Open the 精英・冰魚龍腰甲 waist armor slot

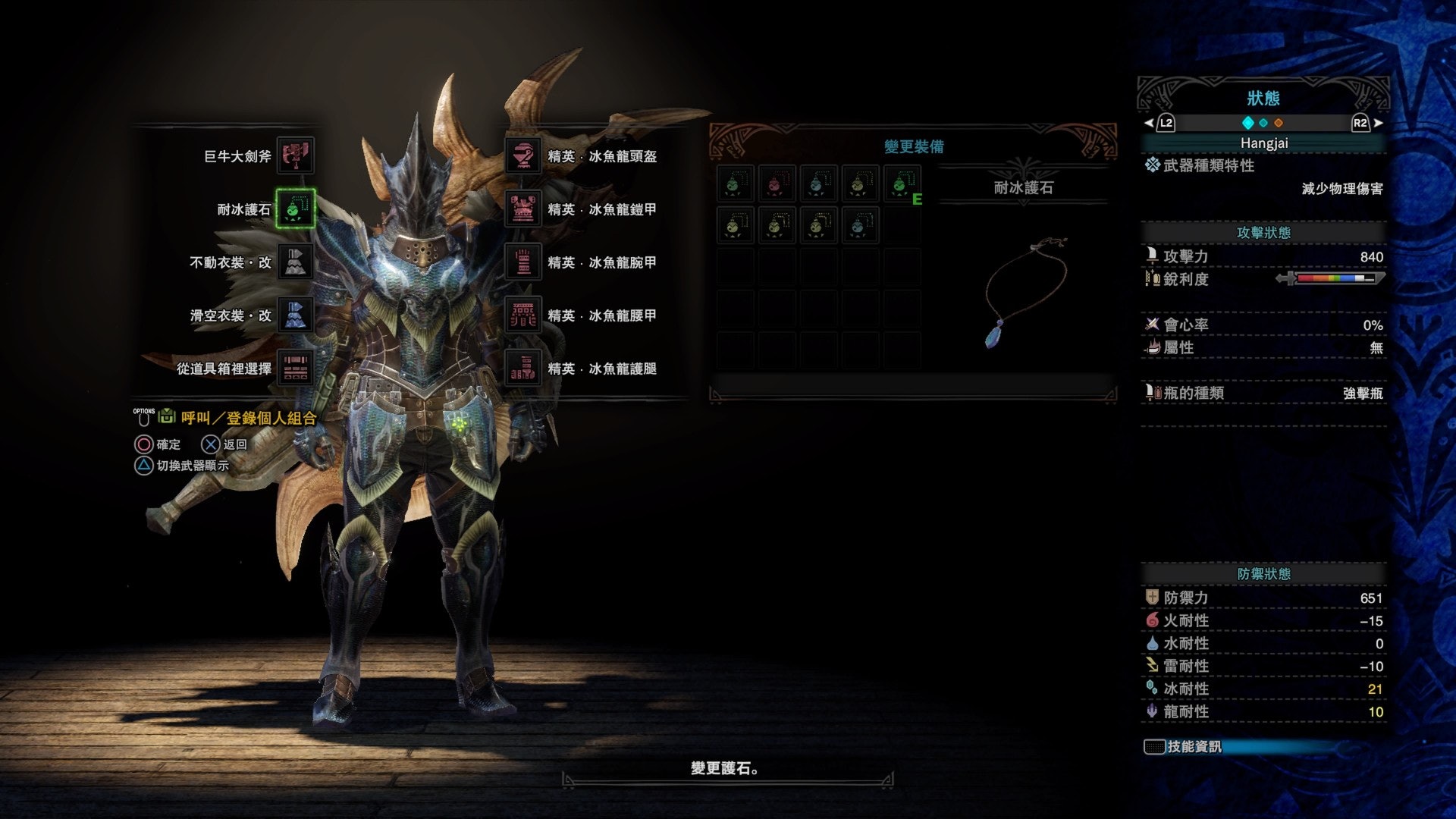point(523,315)
